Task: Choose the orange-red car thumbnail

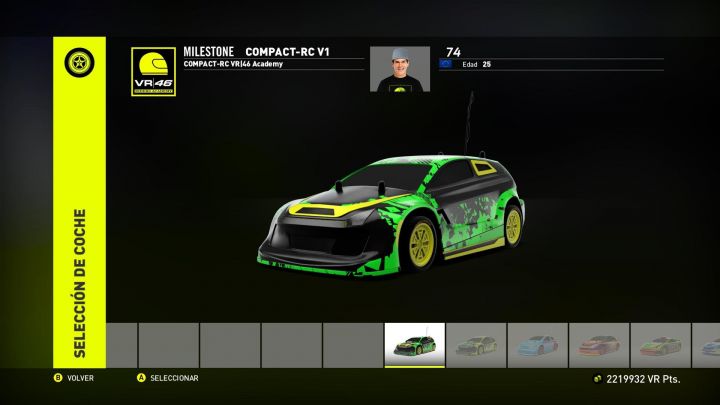Action: pyautogui.click(x=599, y=345)
